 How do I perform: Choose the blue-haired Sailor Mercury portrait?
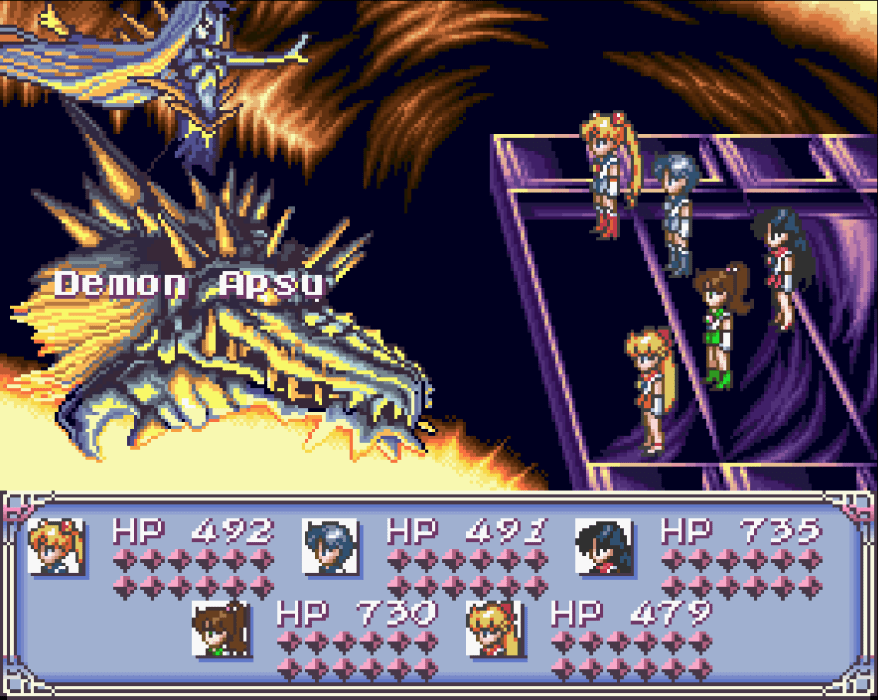coord(331,546)
